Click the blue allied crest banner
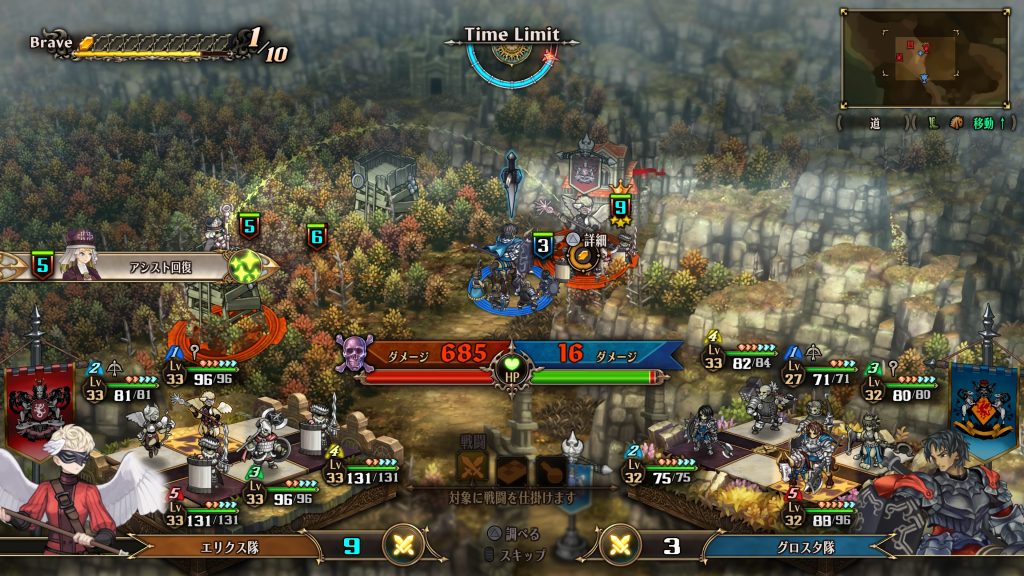The height and width of the screenshot is (576, 1024). point(984,400)
